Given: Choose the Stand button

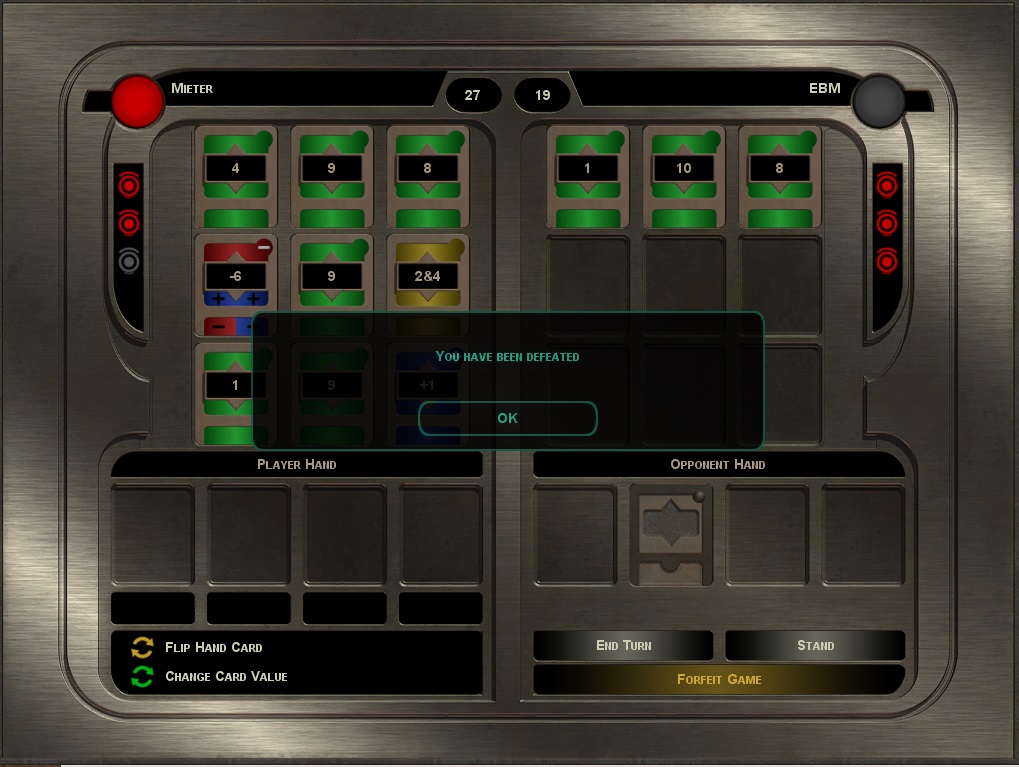Looking at the screenshot, I should click(x=815, y=645).
